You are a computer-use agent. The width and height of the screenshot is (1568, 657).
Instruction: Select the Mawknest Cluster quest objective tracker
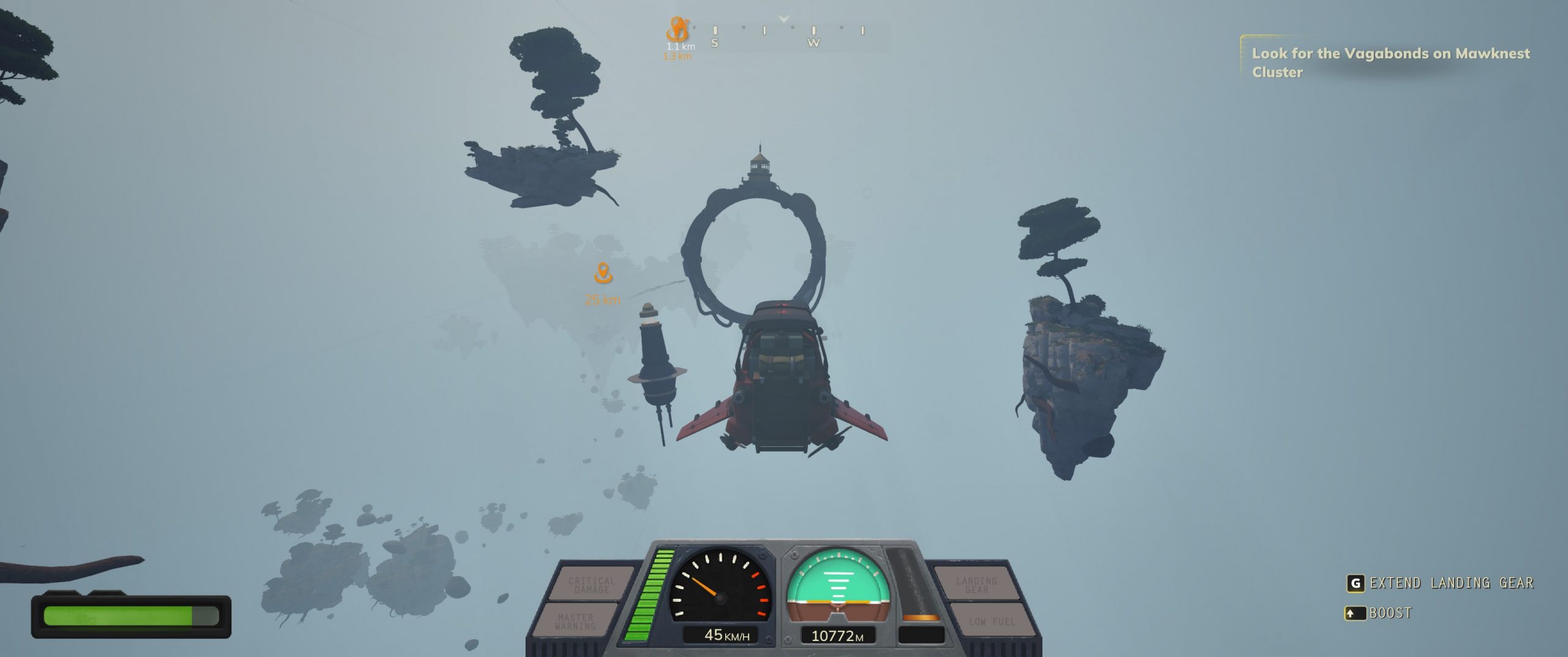1390,63
